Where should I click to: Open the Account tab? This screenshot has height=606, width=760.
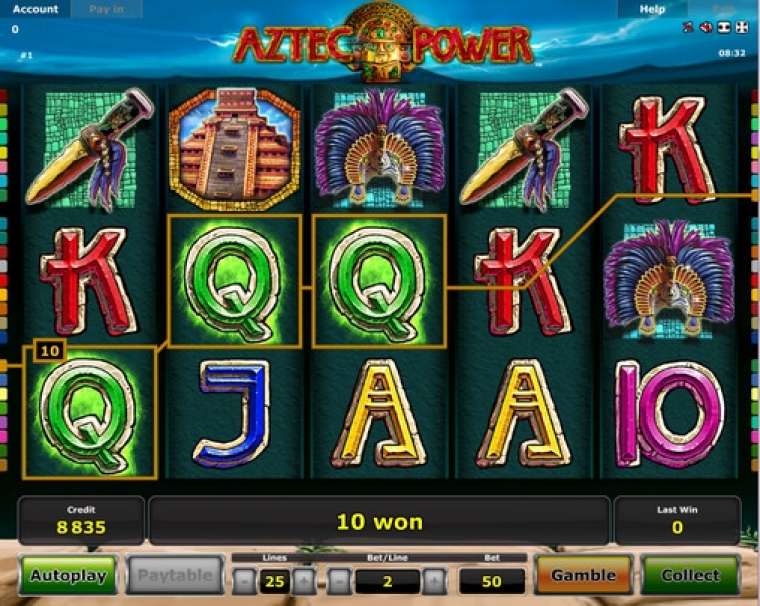[x=35, y=9]
